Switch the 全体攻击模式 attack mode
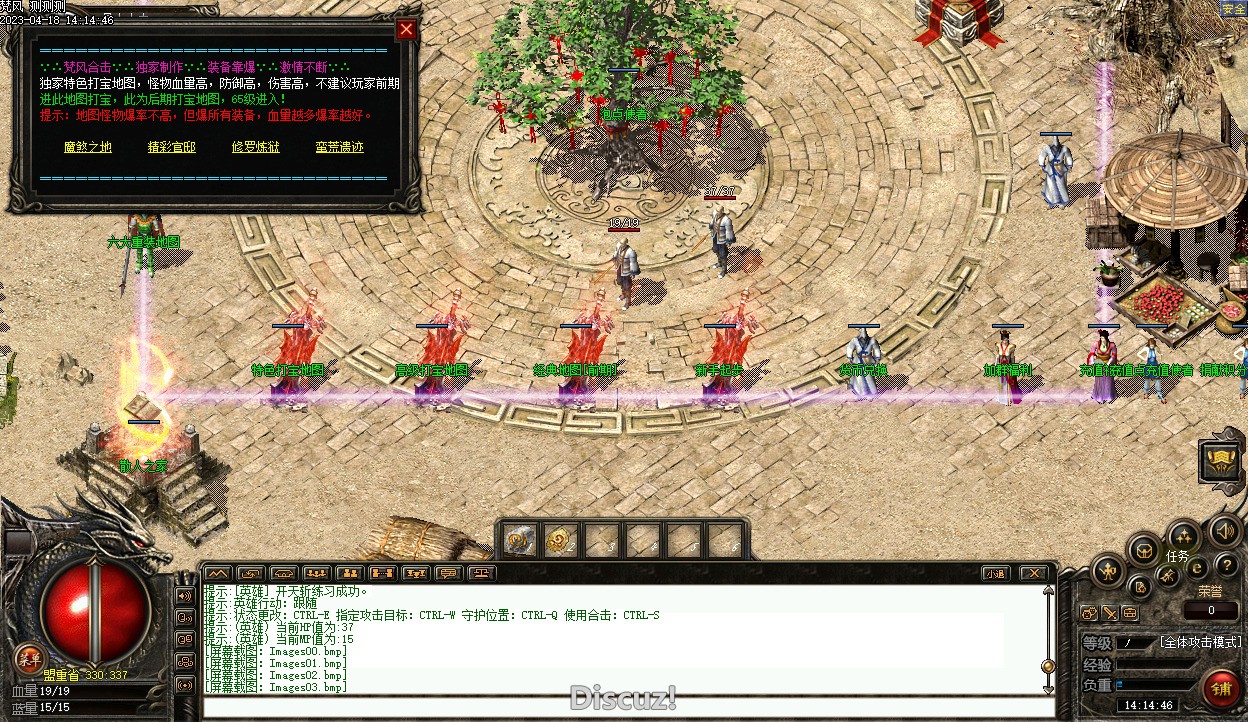The height and width of the screenshot is (722, 1248). 1200,642
